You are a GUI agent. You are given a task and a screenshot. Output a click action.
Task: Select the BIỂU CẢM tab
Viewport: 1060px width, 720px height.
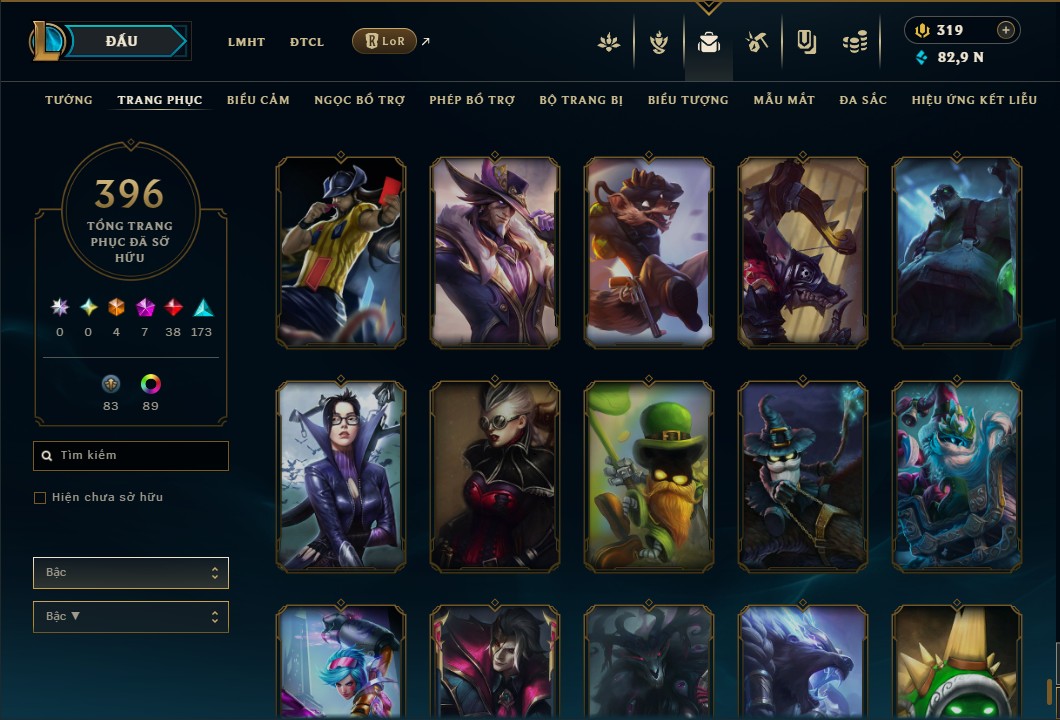[258, 100]
